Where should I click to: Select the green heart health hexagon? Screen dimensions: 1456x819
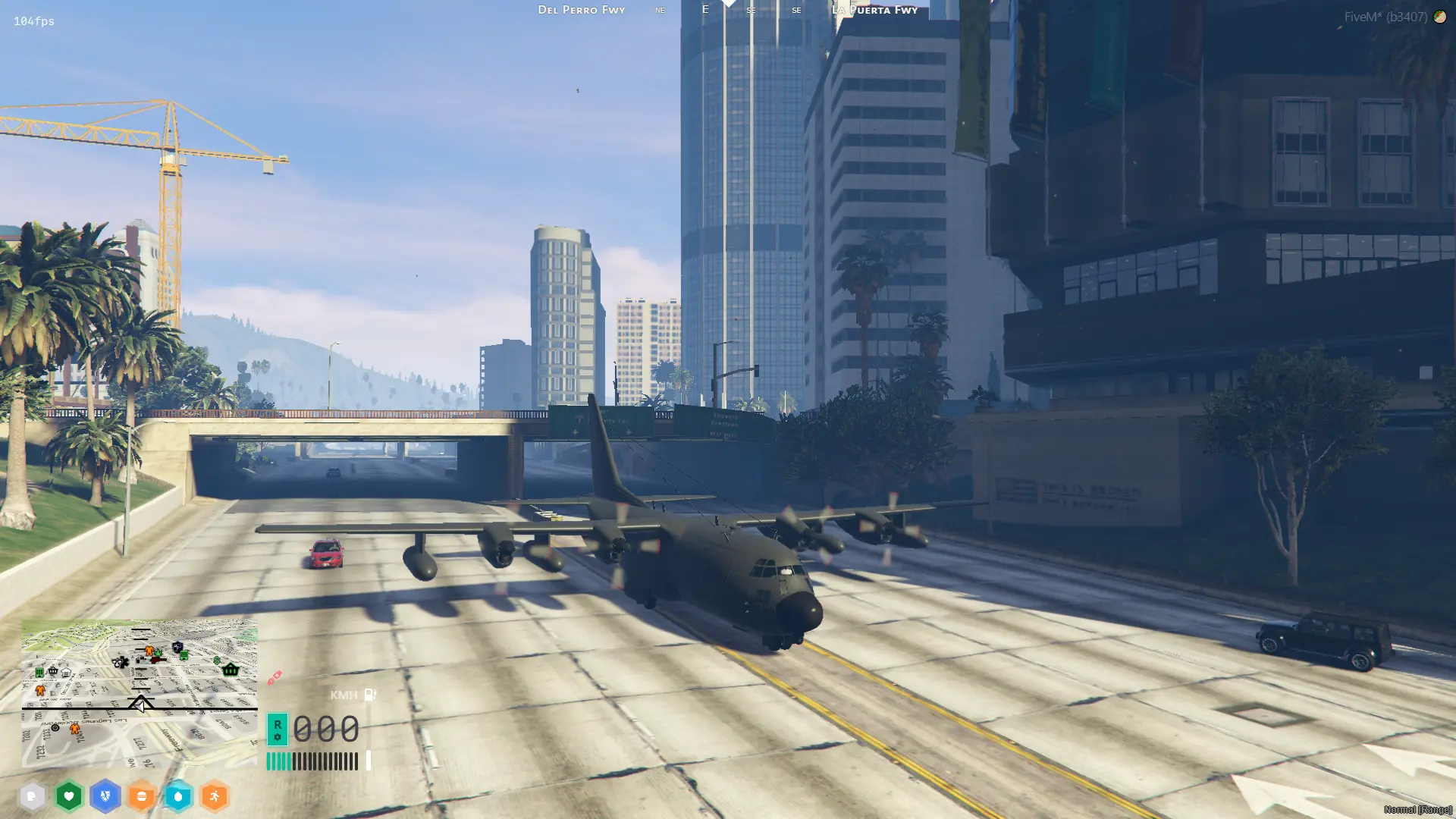(69, 796)
